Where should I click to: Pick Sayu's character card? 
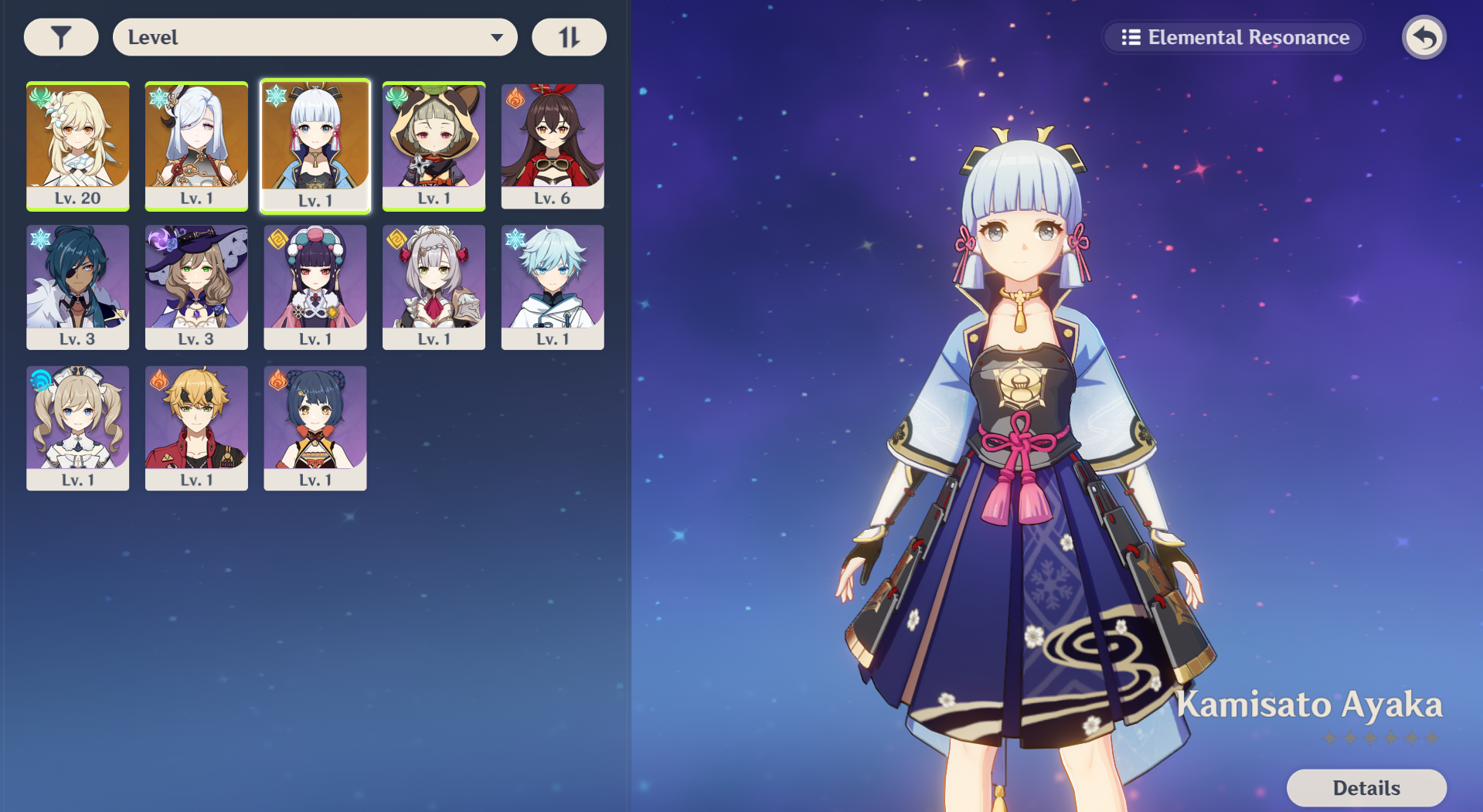[434, 145]
